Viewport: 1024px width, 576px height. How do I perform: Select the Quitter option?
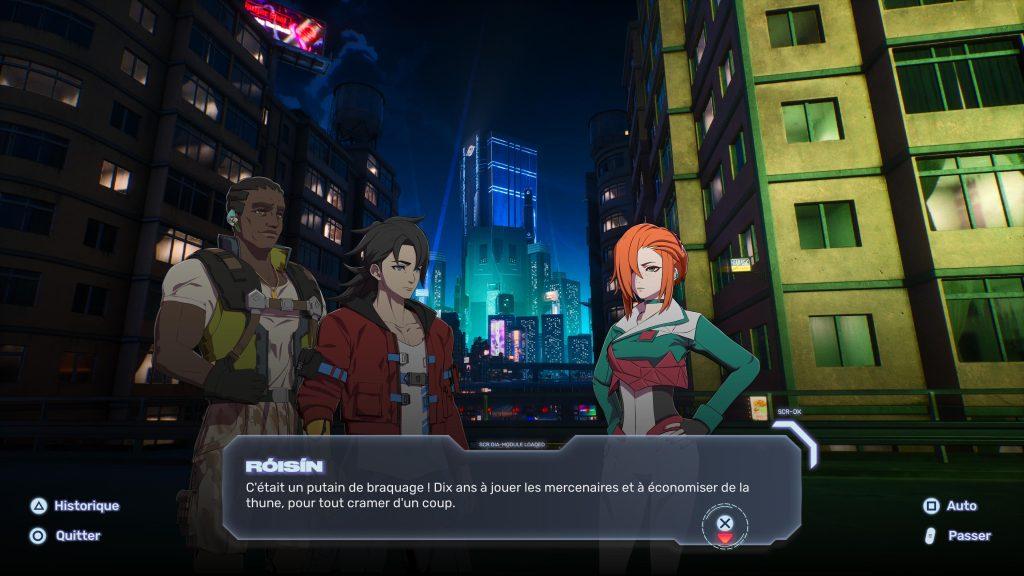tap(67, 536)
